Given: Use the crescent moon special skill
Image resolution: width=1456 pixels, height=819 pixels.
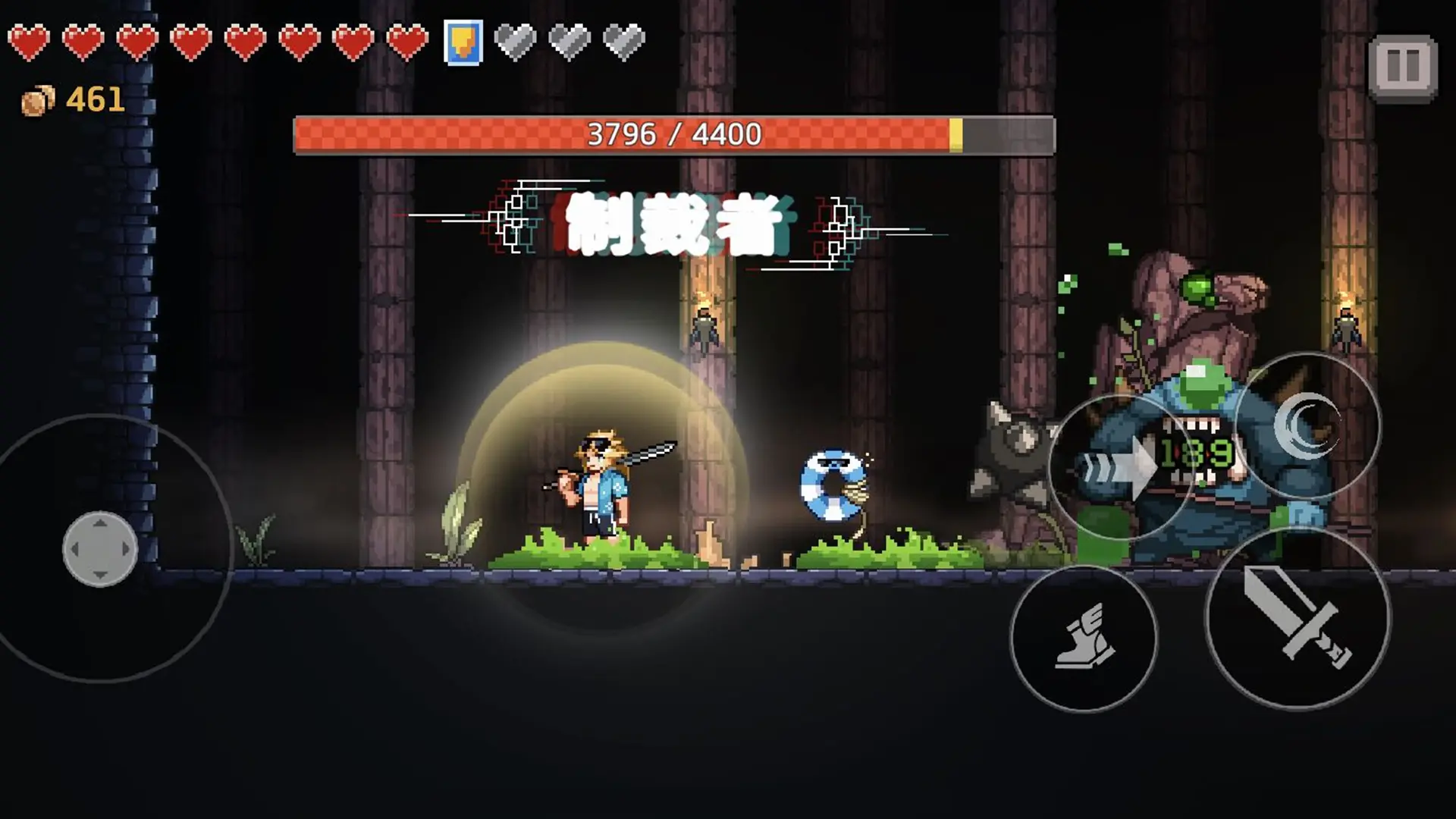Looking at the screenshot, I should click(1306, 425).
